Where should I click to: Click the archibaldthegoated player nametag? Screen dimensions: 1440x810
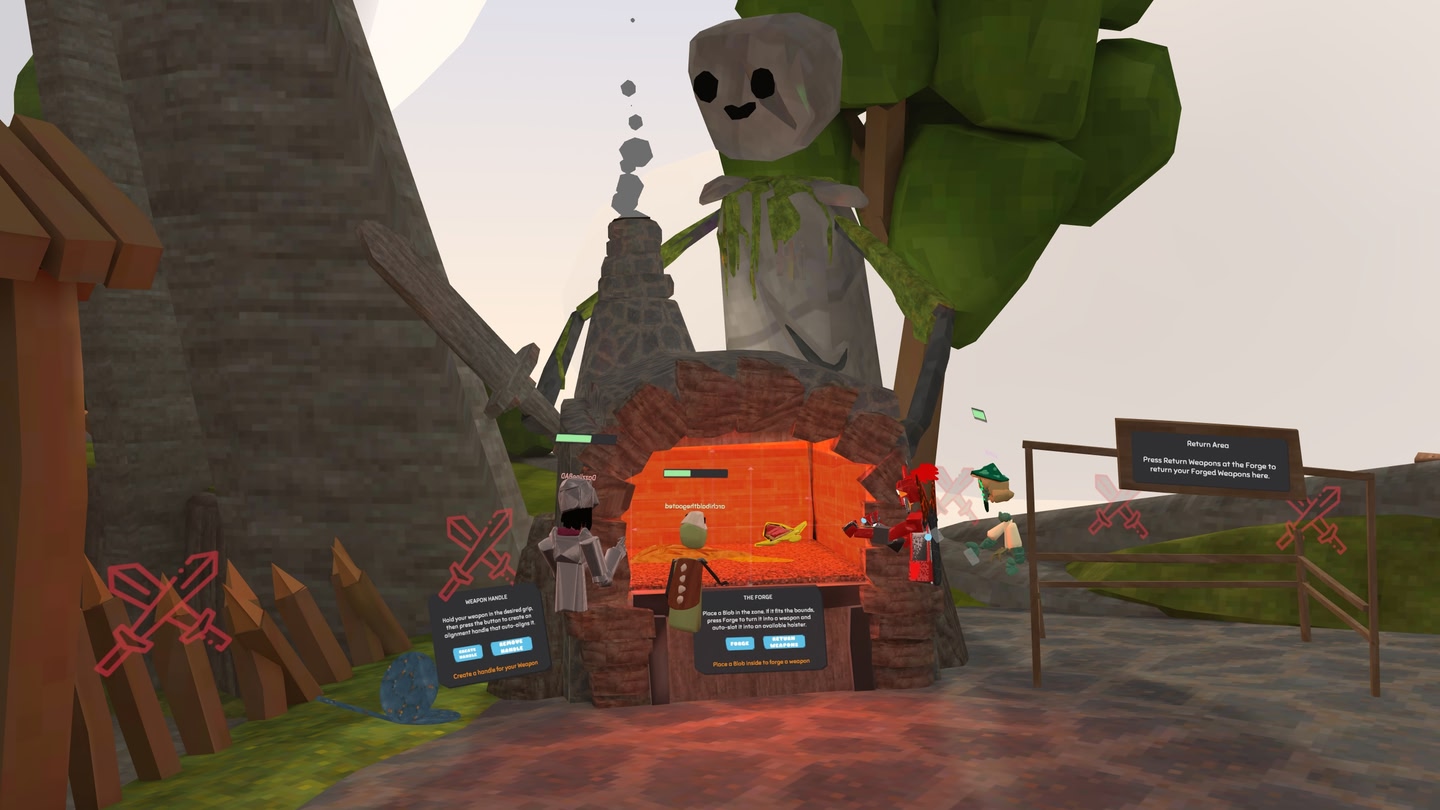(x=695, y=506)
